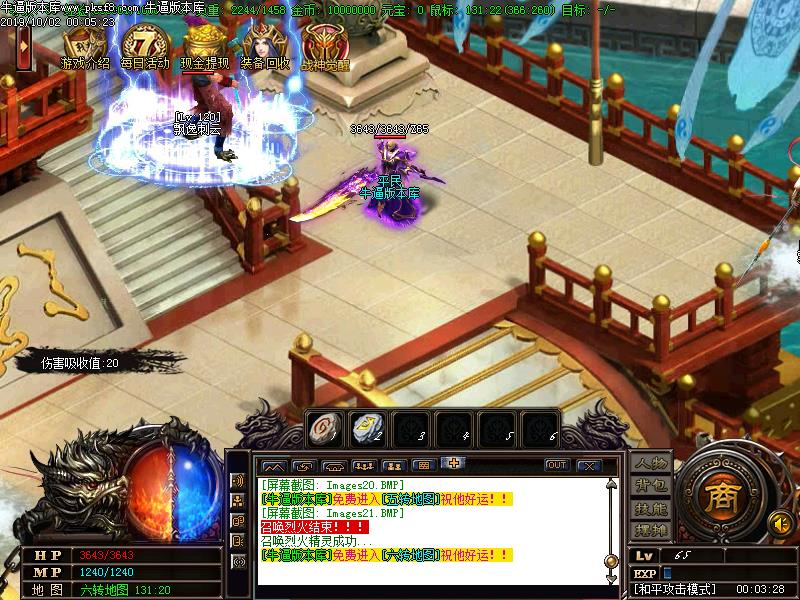Use the skill in hotbar slot 1

[323, 427]
